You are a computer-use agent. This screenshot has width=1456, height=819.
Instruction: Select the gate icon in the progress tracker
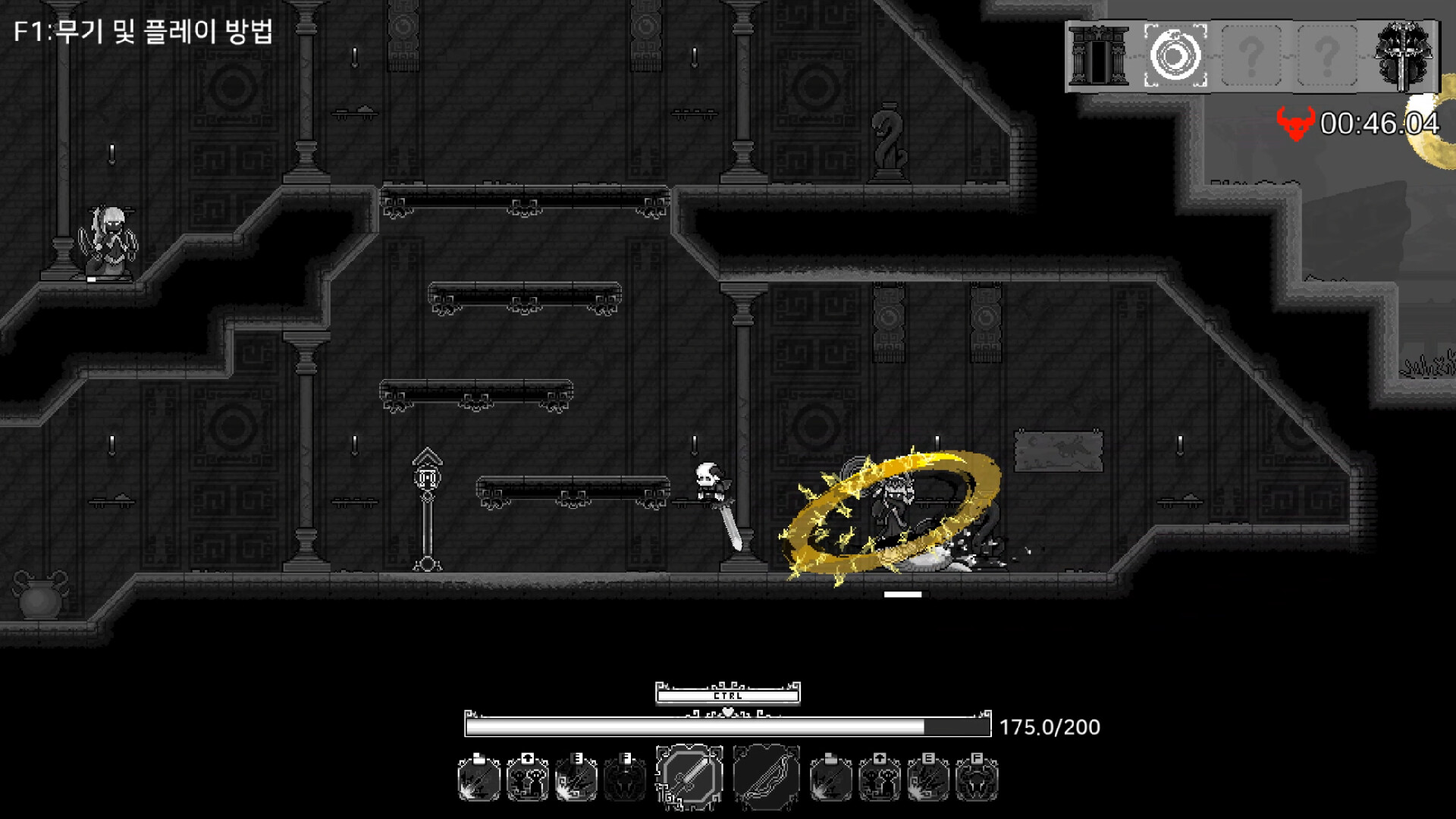coord(1097,55)
